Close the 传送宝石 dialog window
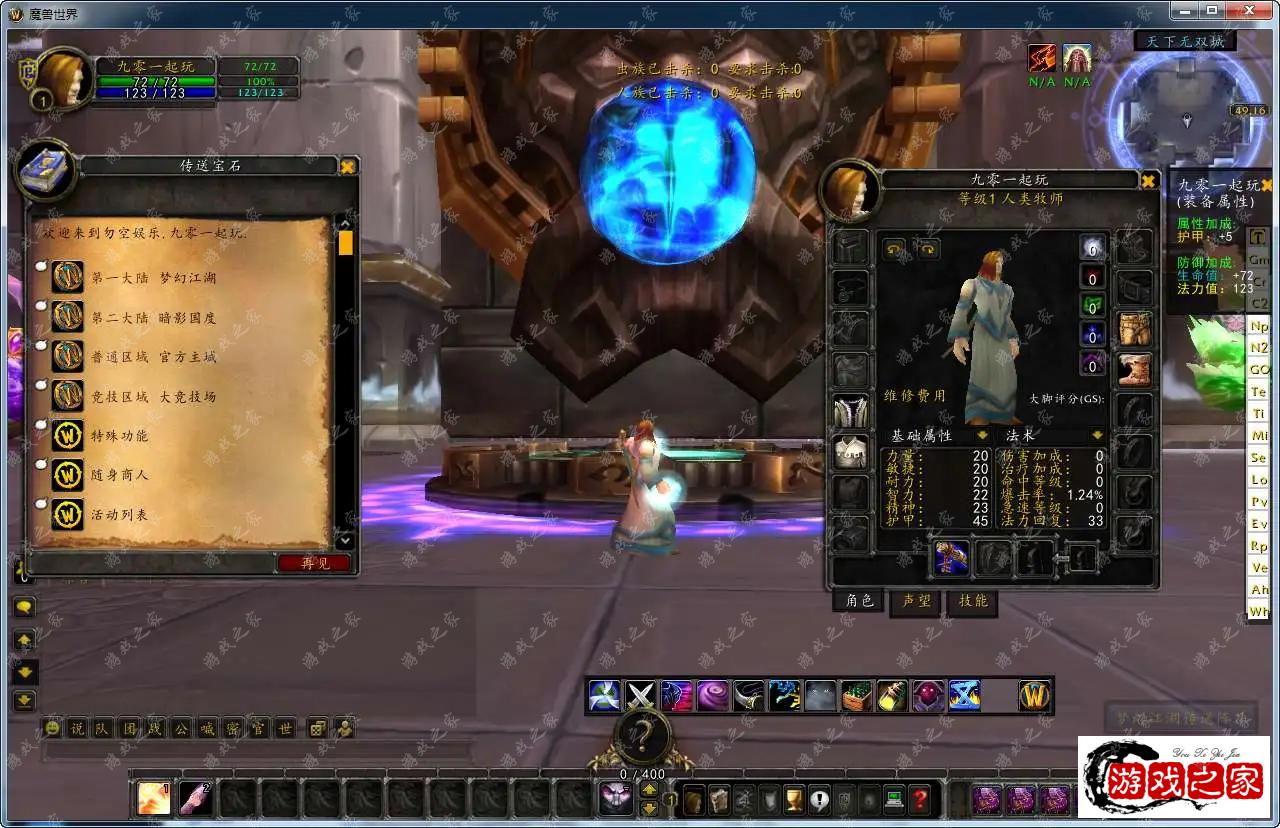 point(347,167)
